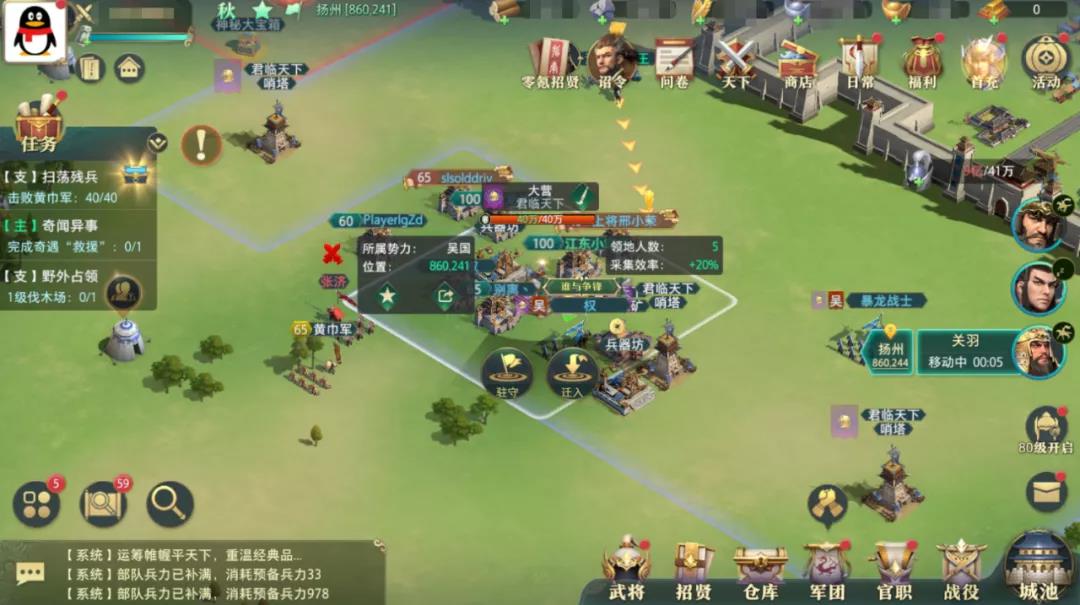Tap the QQ penguin overlay icon
The image size is (1080, 605).
[x=36, y=32]
